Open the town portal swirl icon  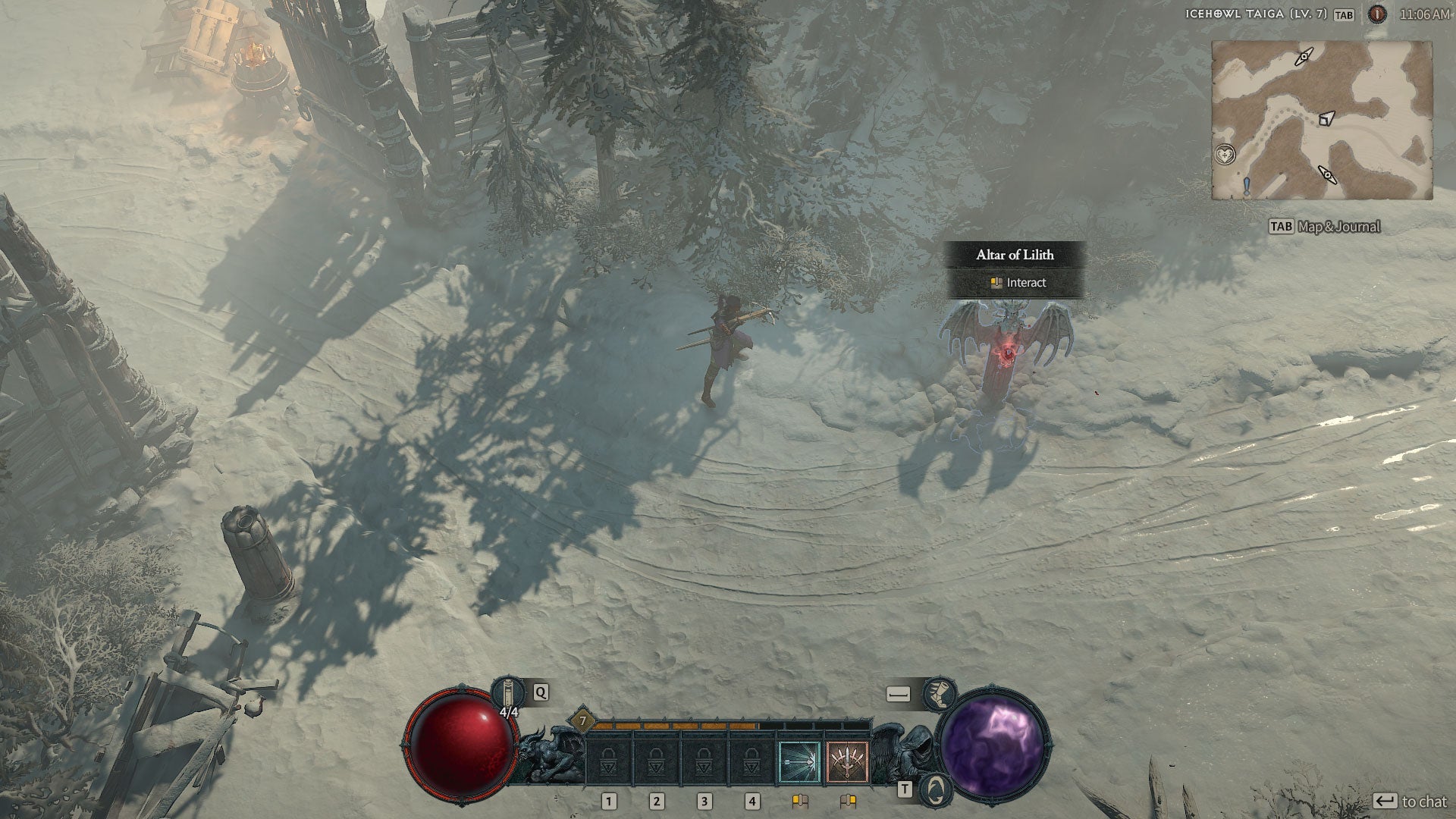tap(937, 789)
